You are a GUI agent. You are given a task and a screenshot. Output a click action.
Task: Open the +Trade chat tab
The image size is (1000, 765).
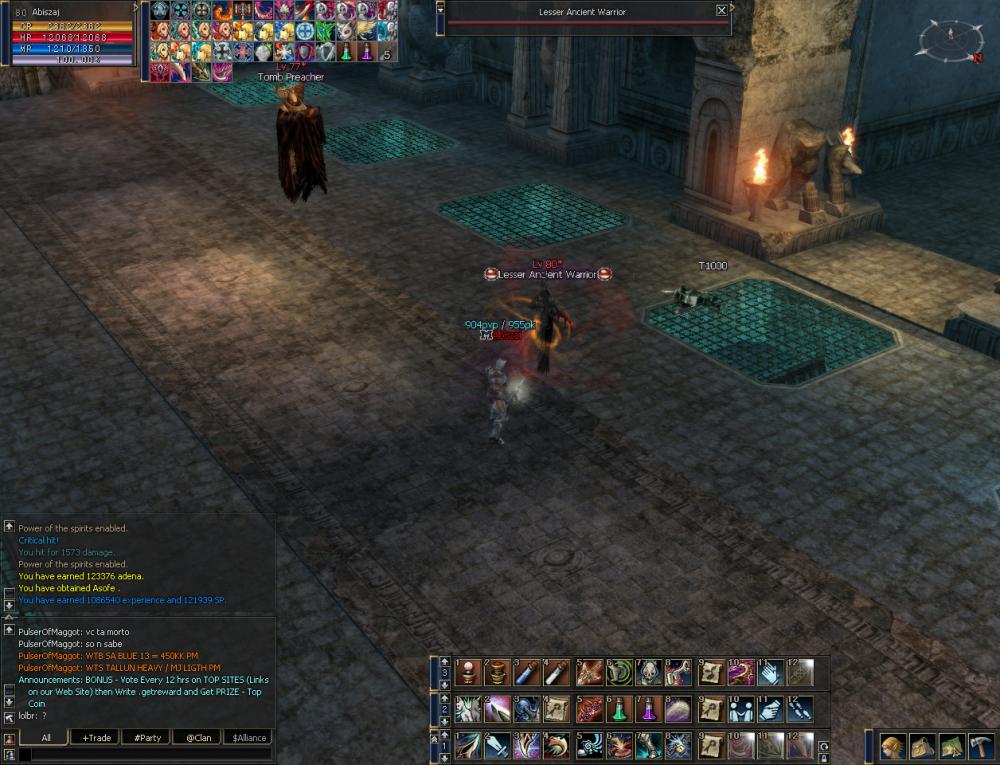(96, 738)
